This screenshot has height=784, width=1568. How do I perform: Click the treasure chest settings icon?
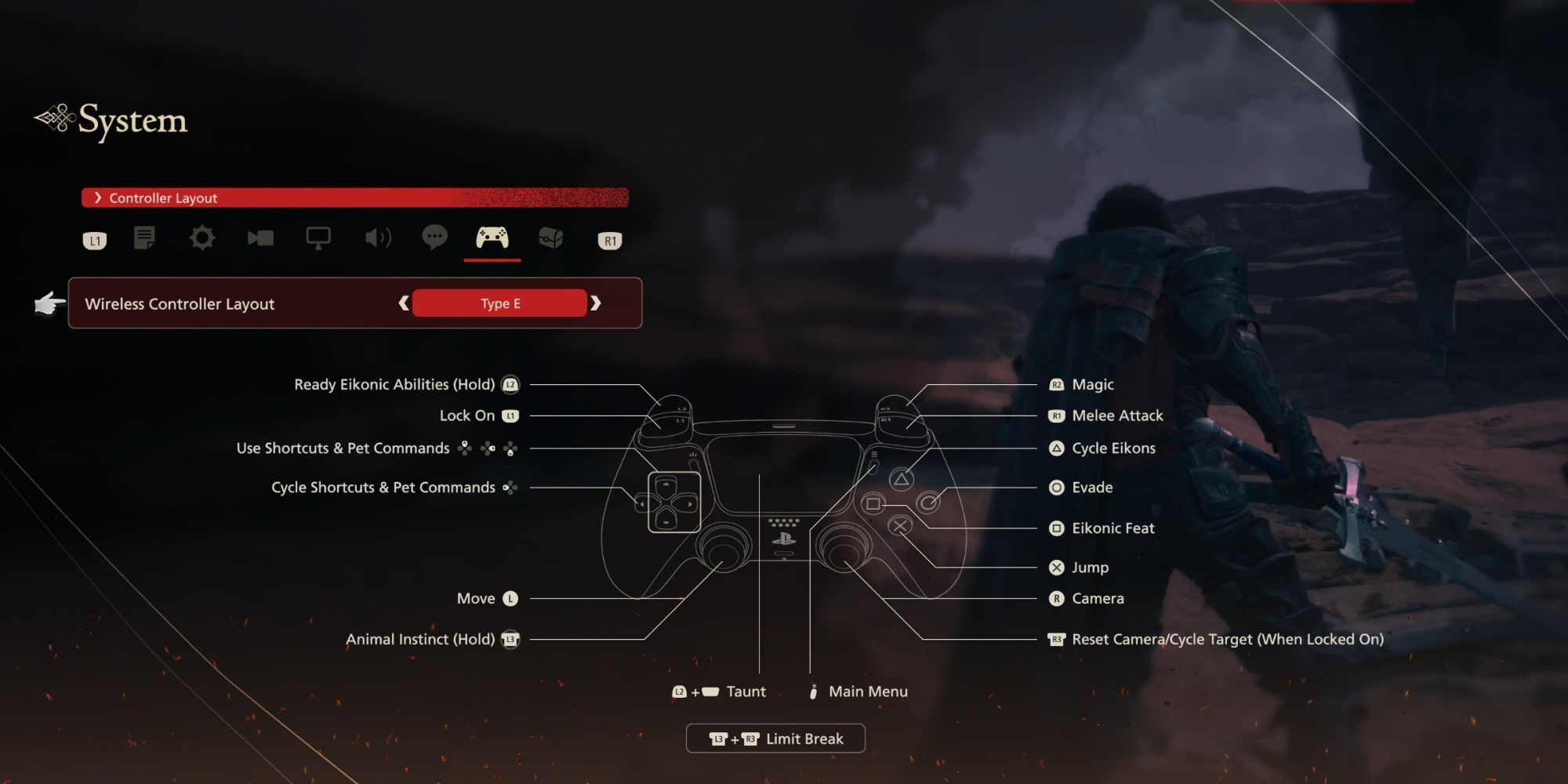coord(551,239)
